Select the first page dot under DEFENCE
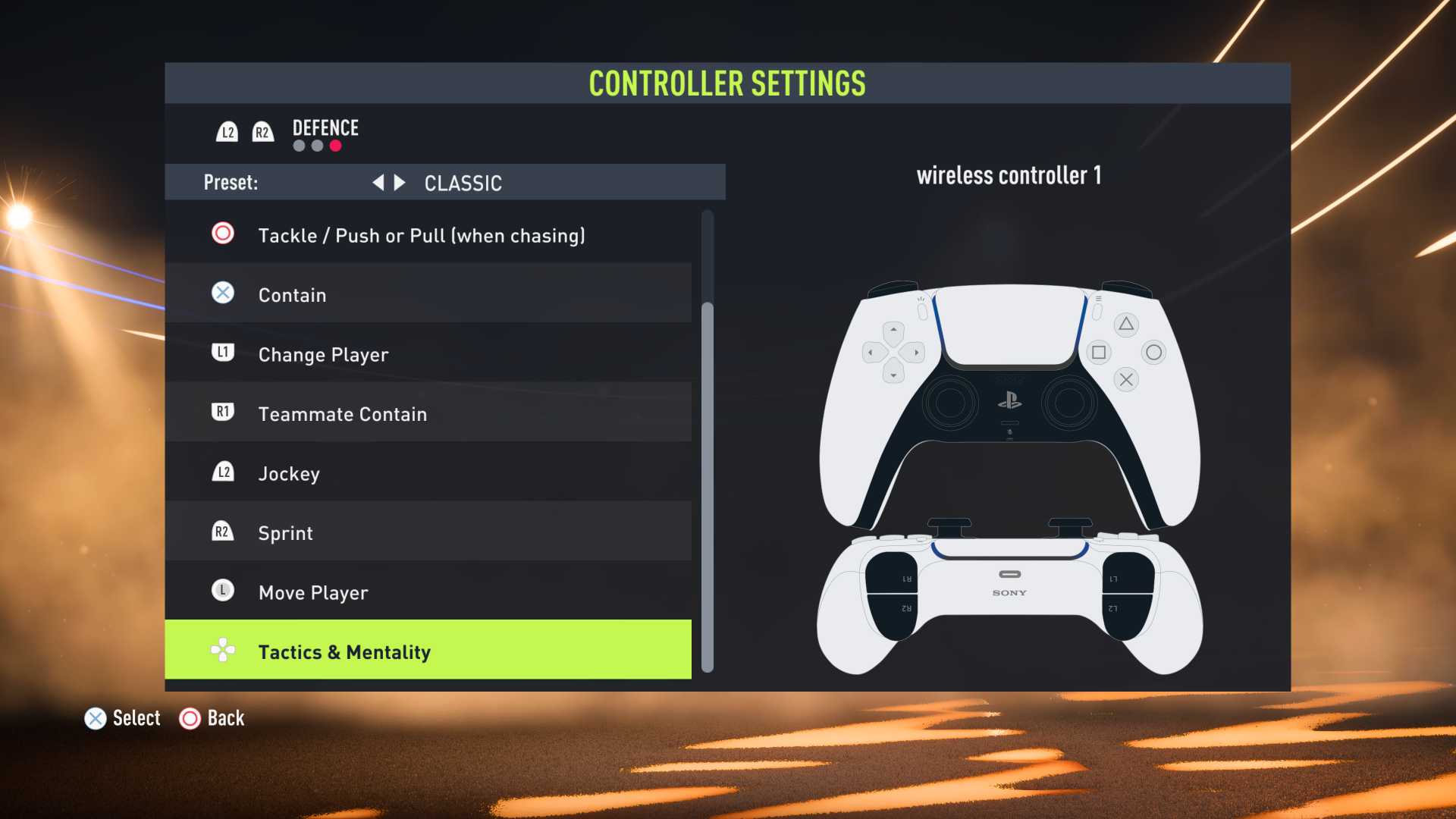Viewport: 1456px width, 819px height. [298, 146]
